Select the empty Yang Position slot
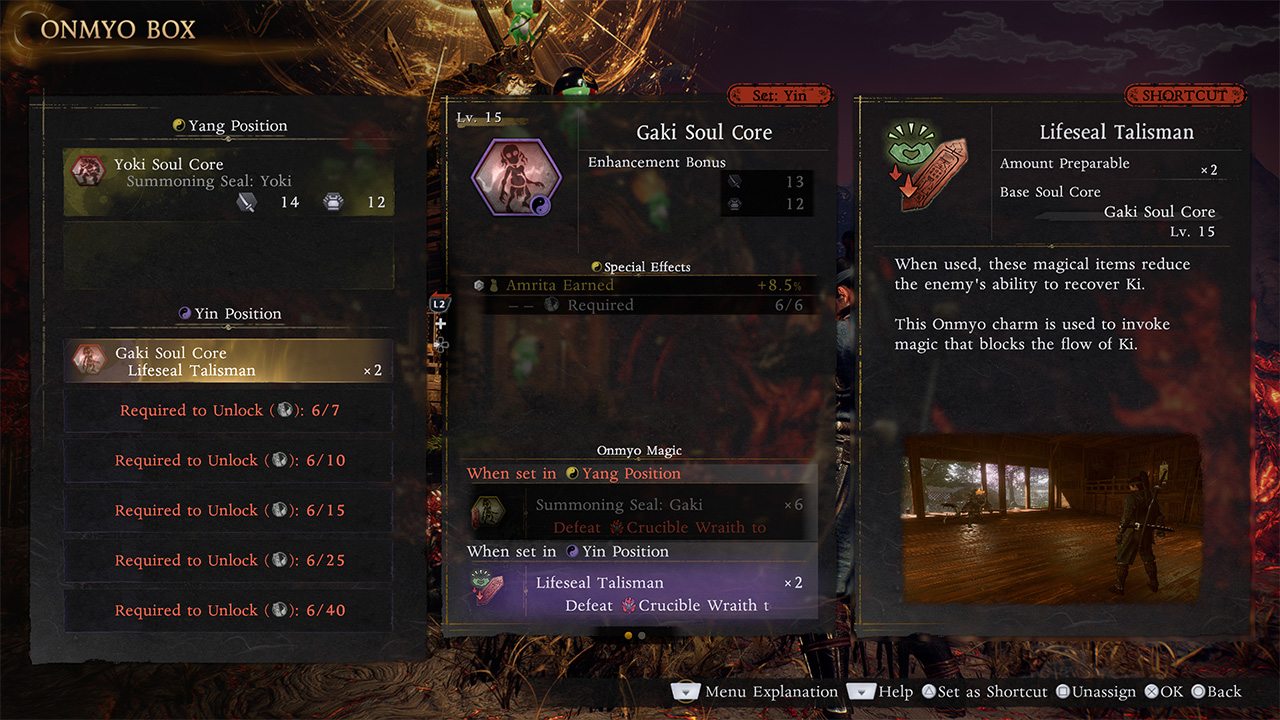Screen dimensions: 1280x720 click(229, 257)
